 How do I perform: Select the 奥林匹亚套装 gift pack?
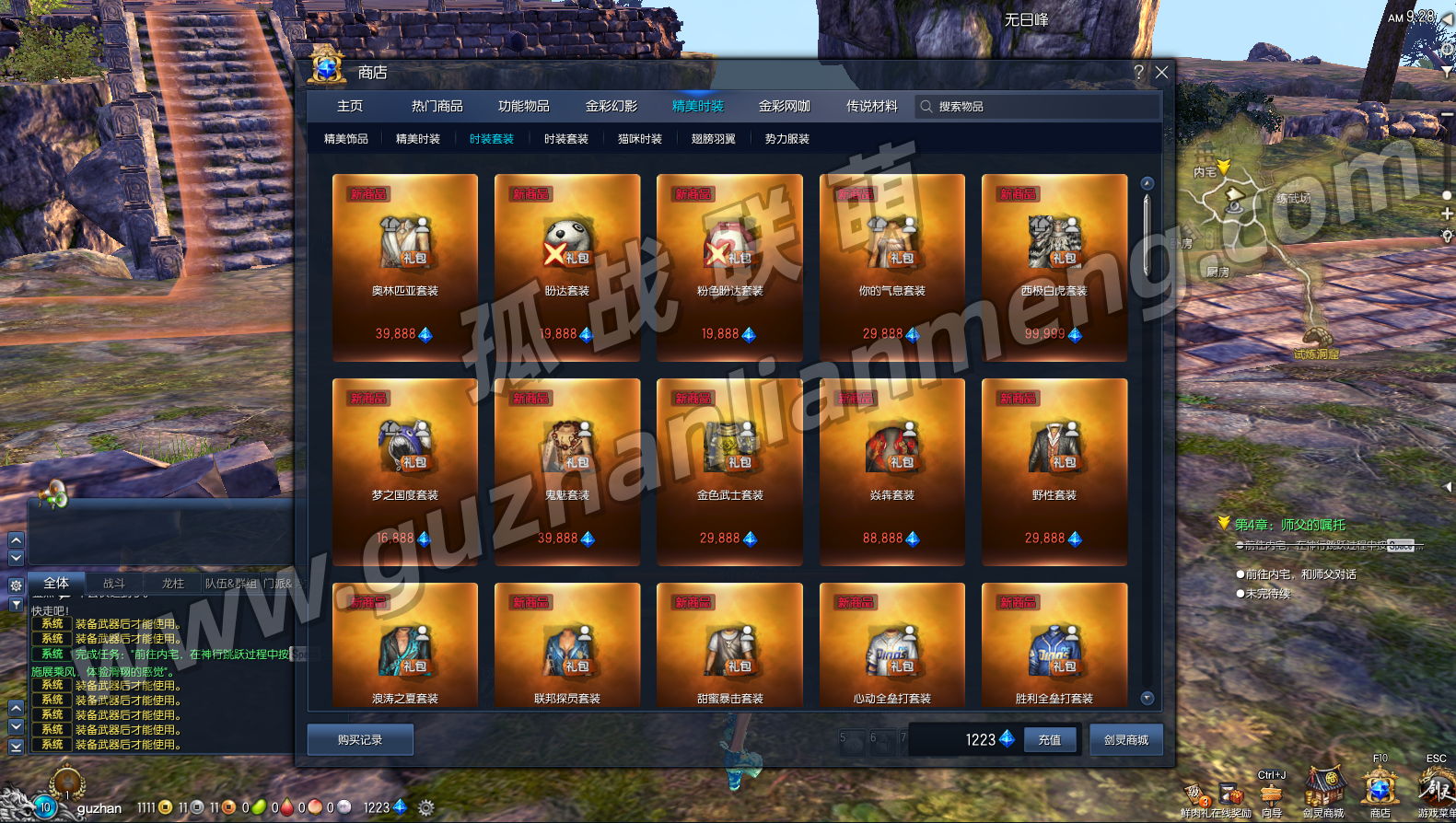[x=405, y=267]
